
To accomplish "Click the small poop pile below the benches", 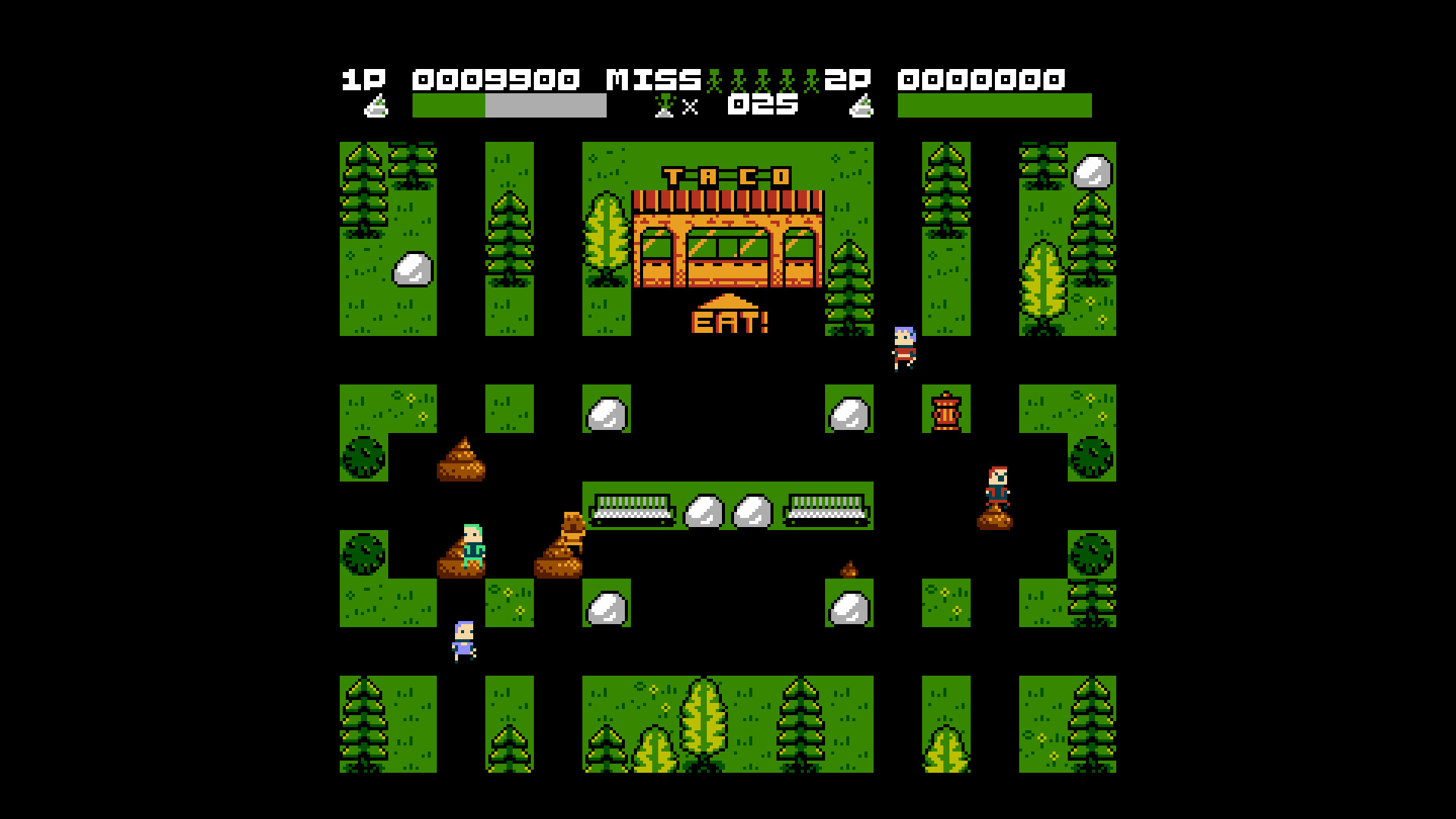I will pyautogui.click(x=849, y=570).
